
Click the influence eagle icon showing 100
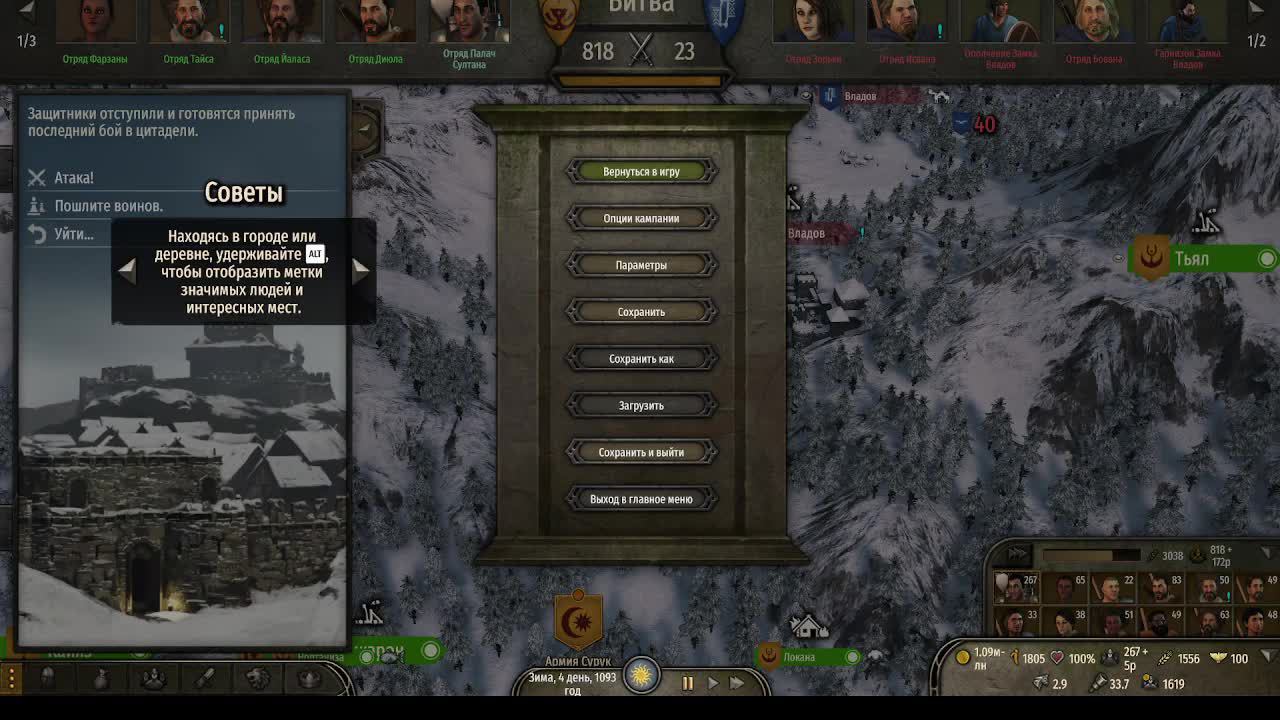(x=1218, y=658)
